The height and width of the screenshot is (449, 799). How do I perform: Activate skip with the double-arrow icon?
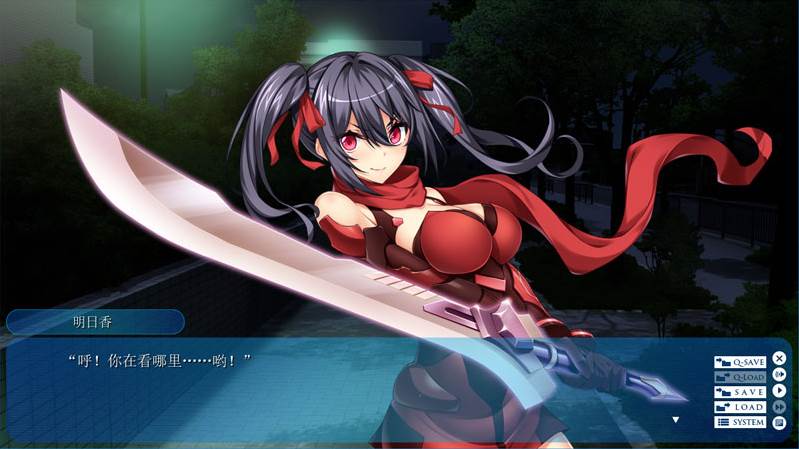779,406
